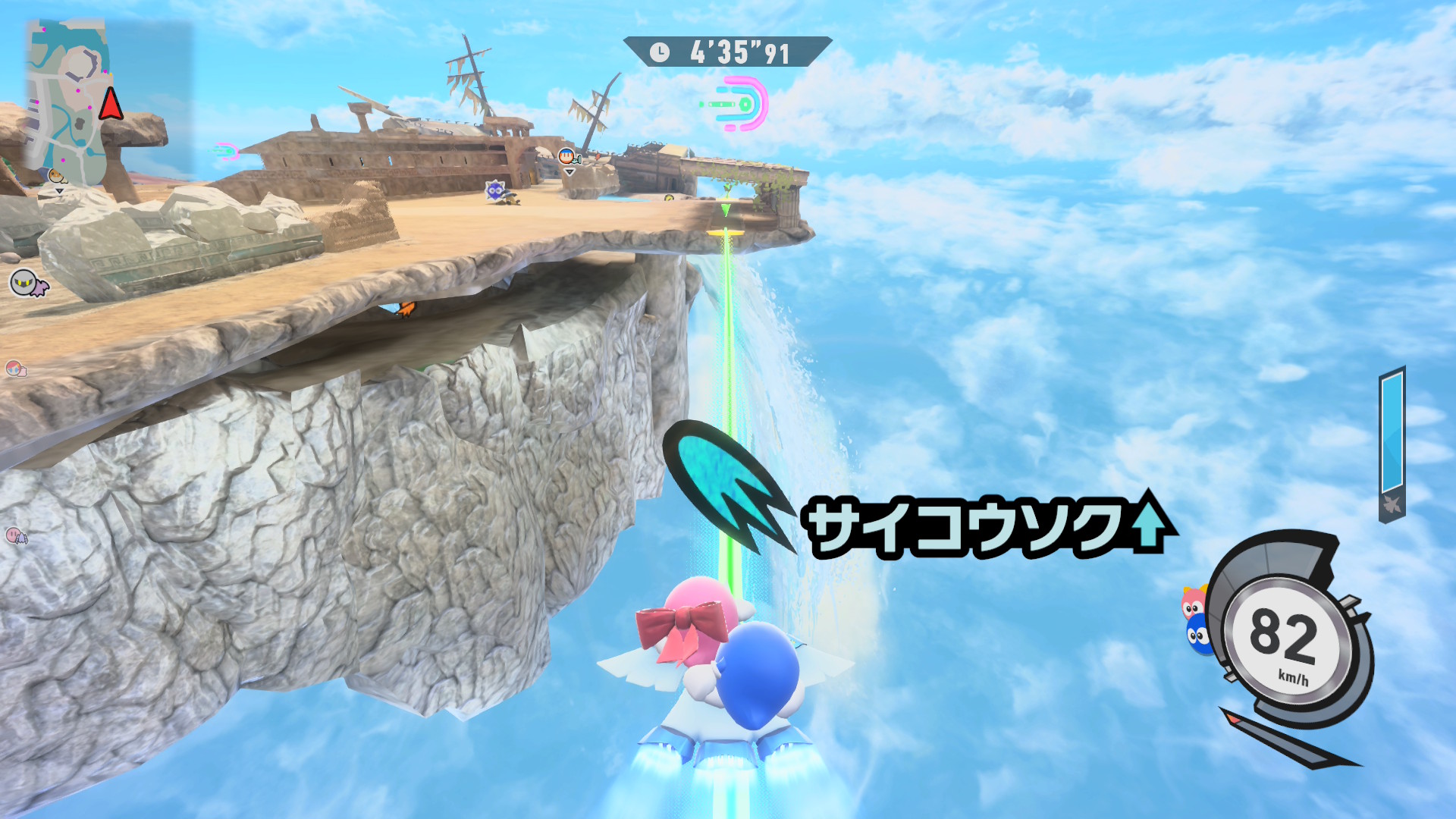Screen dimensions: 1456x819
Task: Click the red player arrow on minimap
Action: [111, 103]
